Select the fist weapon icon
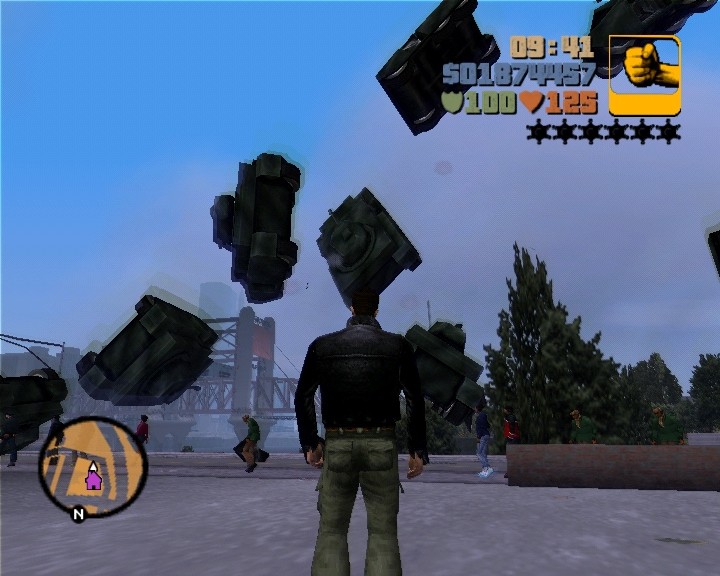This screenshot has height=576, width=720. click(644, 75)
